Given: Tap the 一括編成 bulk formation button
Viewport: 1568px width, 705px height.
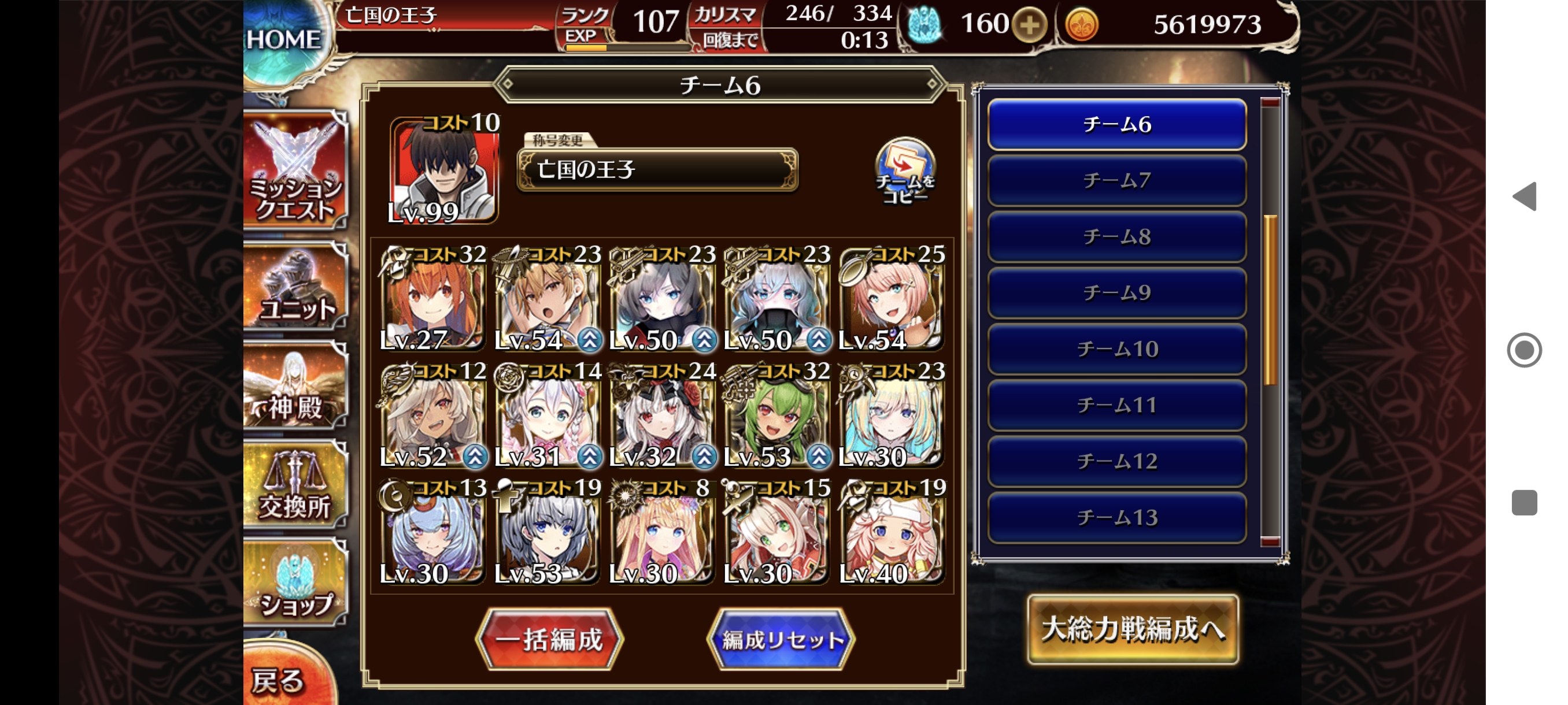Looking at the screenshot, I should point(549,639).
